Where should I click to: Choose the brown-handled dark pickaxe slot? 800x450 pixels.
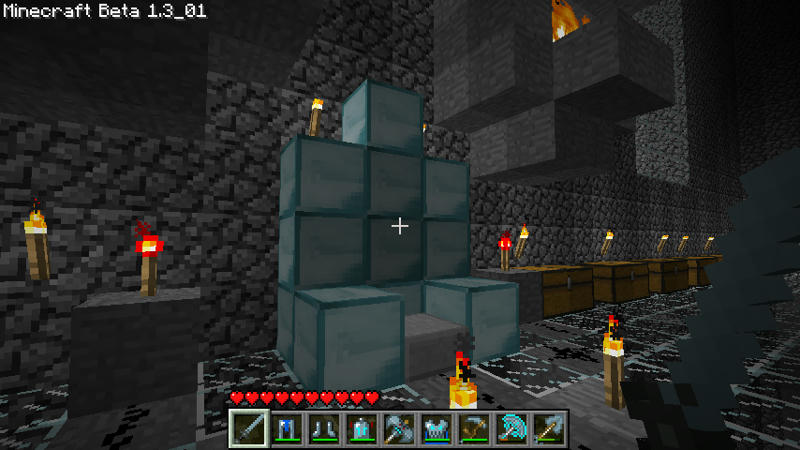[473, 428]
